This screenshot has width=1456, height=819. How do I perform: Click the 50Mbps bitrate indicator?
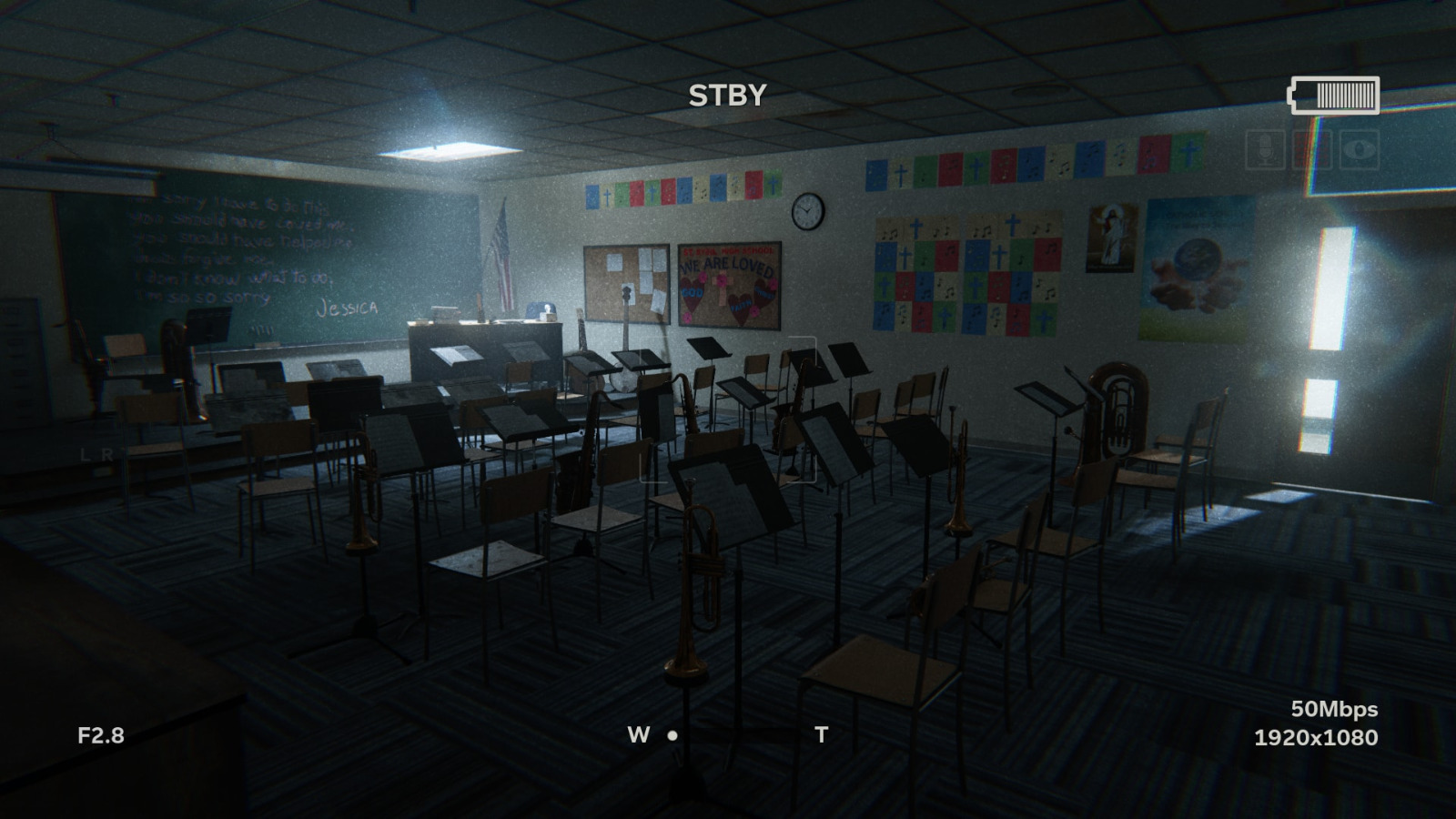coord(1333,707)
